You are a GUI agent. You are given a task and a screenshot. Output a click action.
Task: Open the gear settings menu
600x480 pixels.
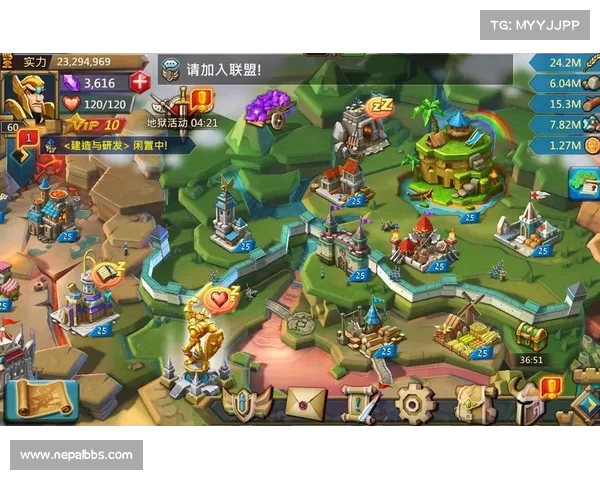pos(415,402)
